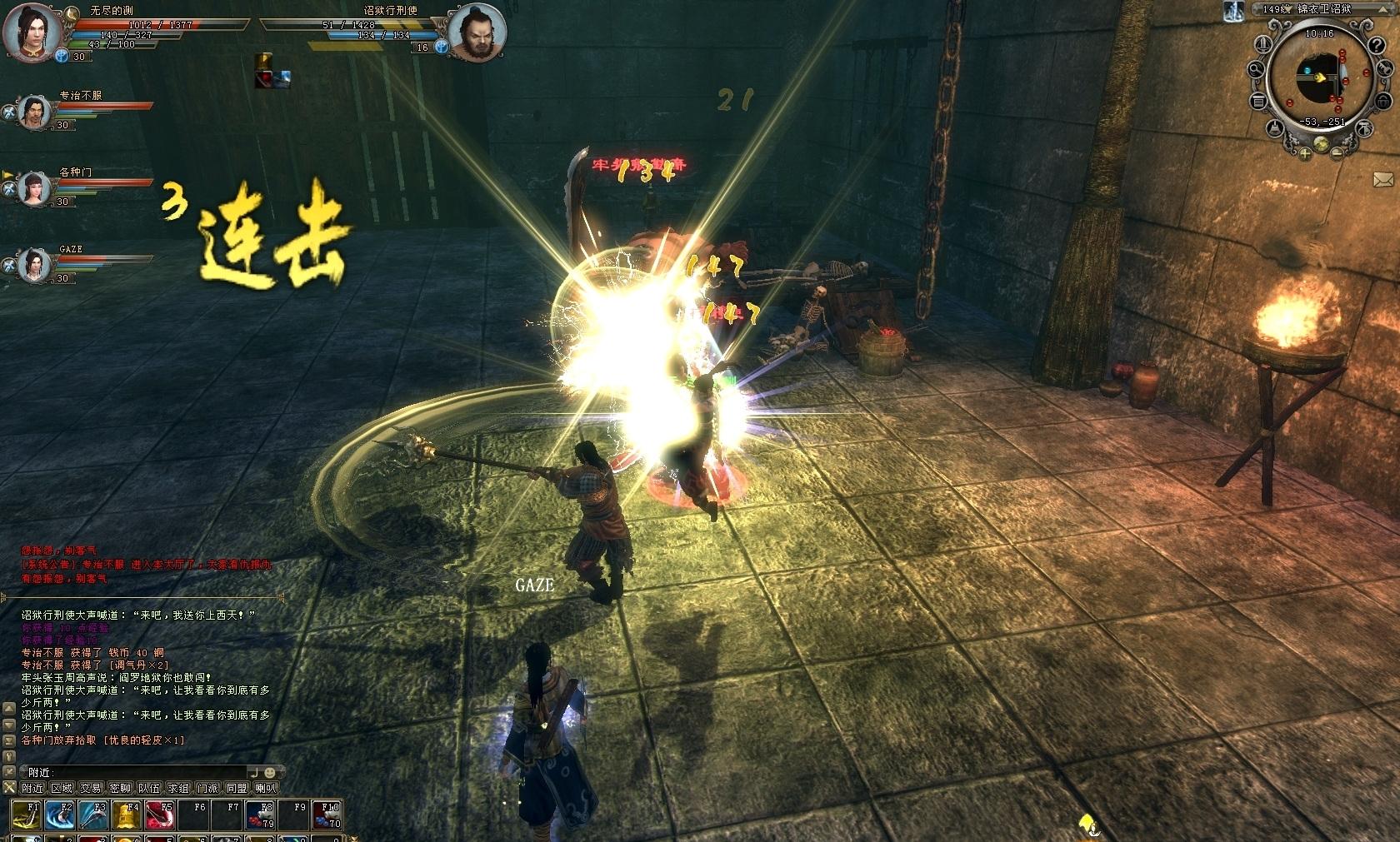Click the target portrait of 诏狱行刑使
Screen dimensions: 1400x842
pyautogui.click(x=477, y=33)
